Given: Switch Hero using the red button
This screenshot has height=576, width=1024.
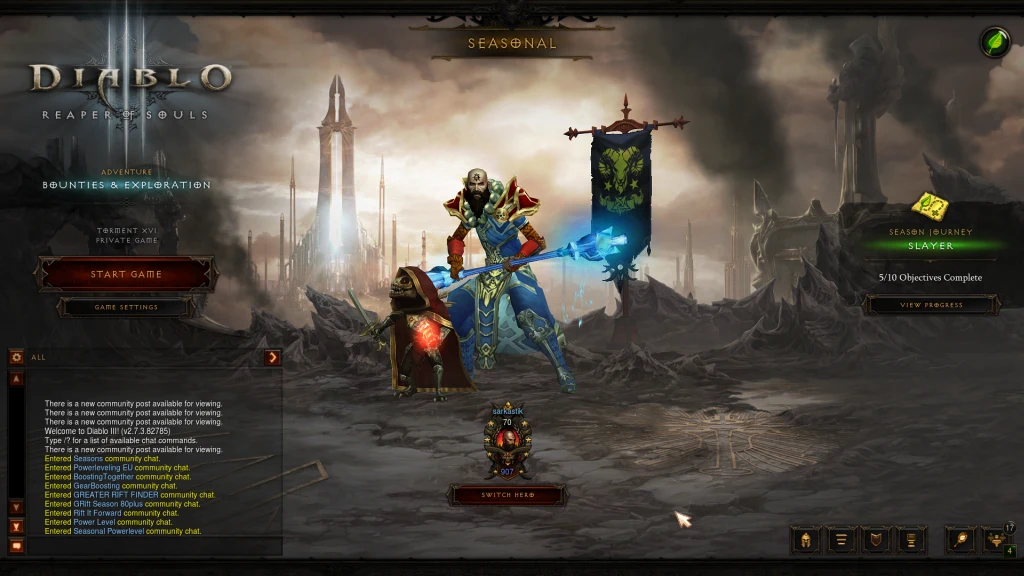Looking at the screenshot, I should tap(508, 495).
